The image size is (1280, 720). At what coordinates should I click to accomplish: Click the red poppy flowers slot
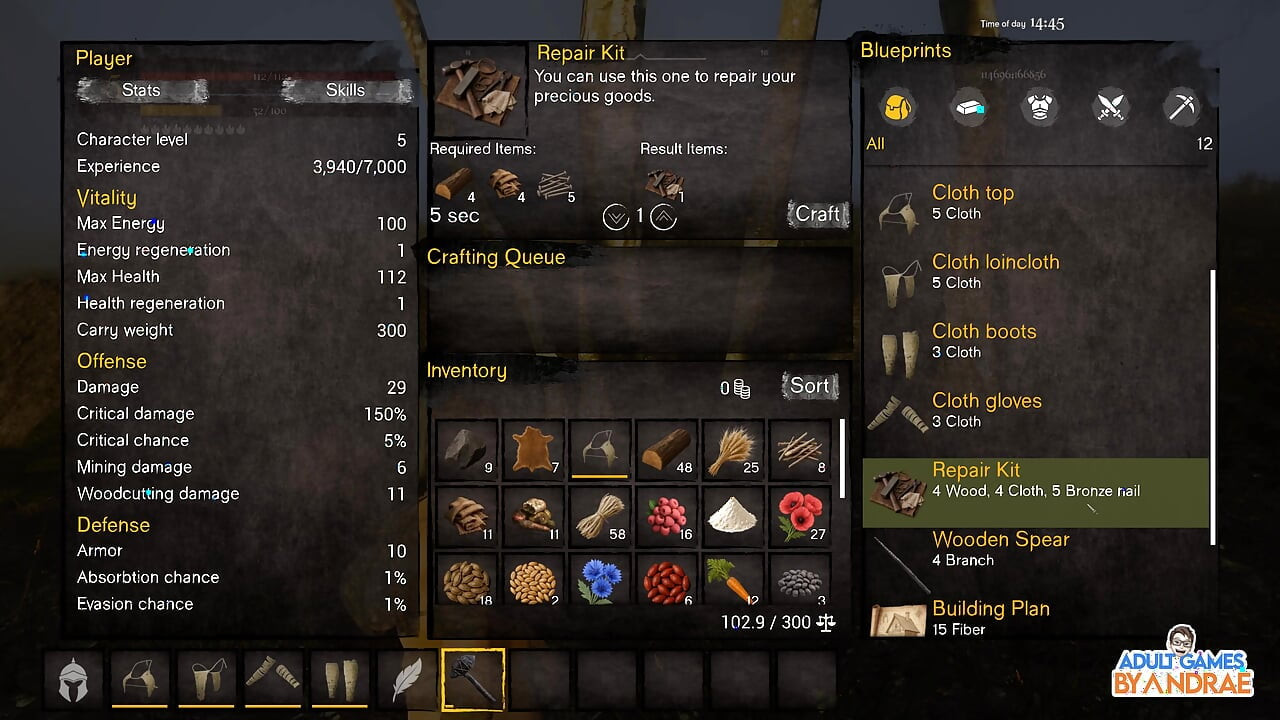pyautogui.click(x=800, y=516)
